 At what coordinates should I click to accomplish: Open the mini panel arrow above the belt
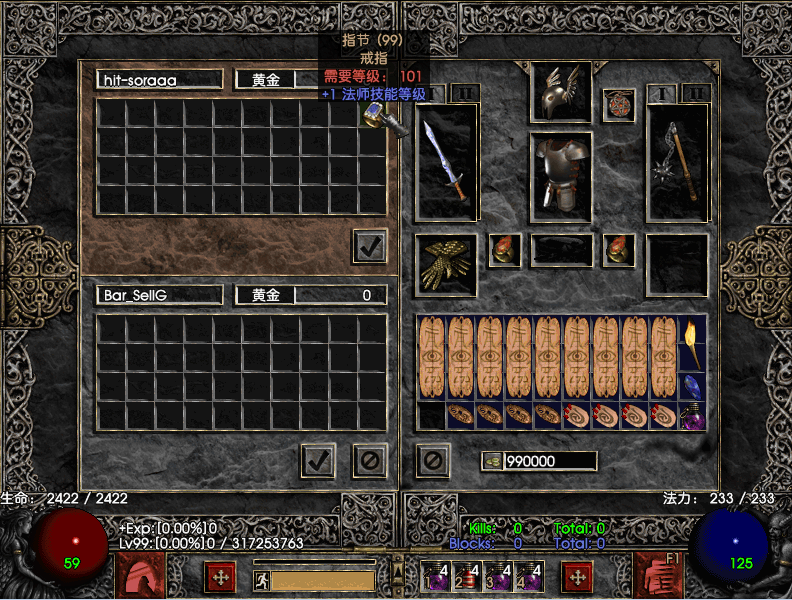[398, 568]
